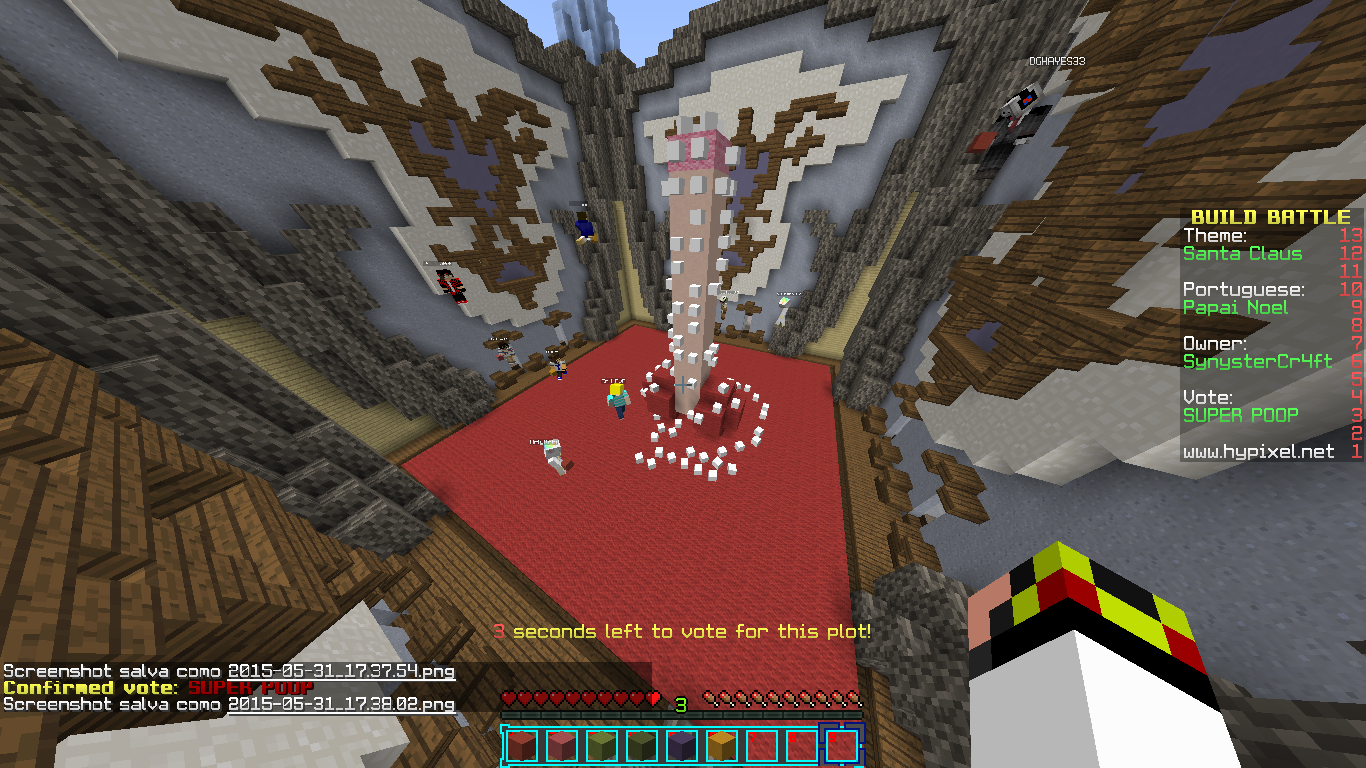Viewport: 1366px width, 768px height.
Task: Open screenshot link 2015-05-31_17.38.02.png in chat
Action: [341, 704]
